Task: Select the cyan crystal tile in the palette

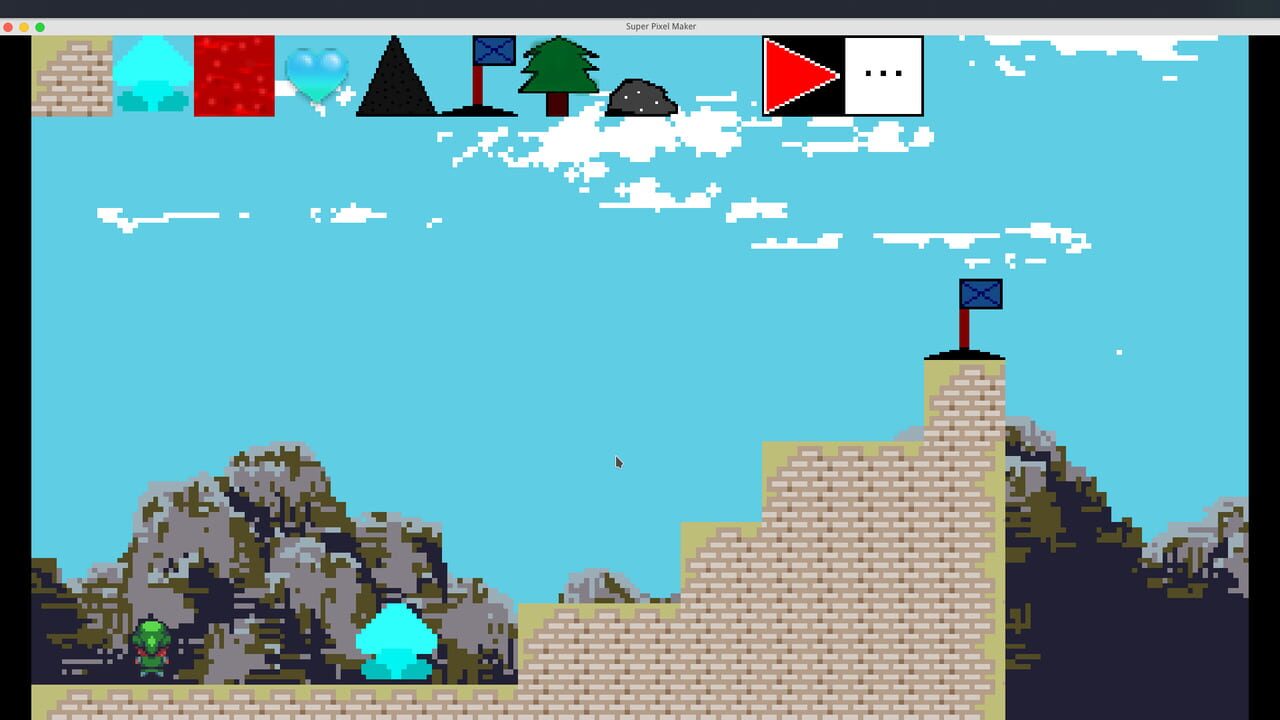Action: [154, 75]
